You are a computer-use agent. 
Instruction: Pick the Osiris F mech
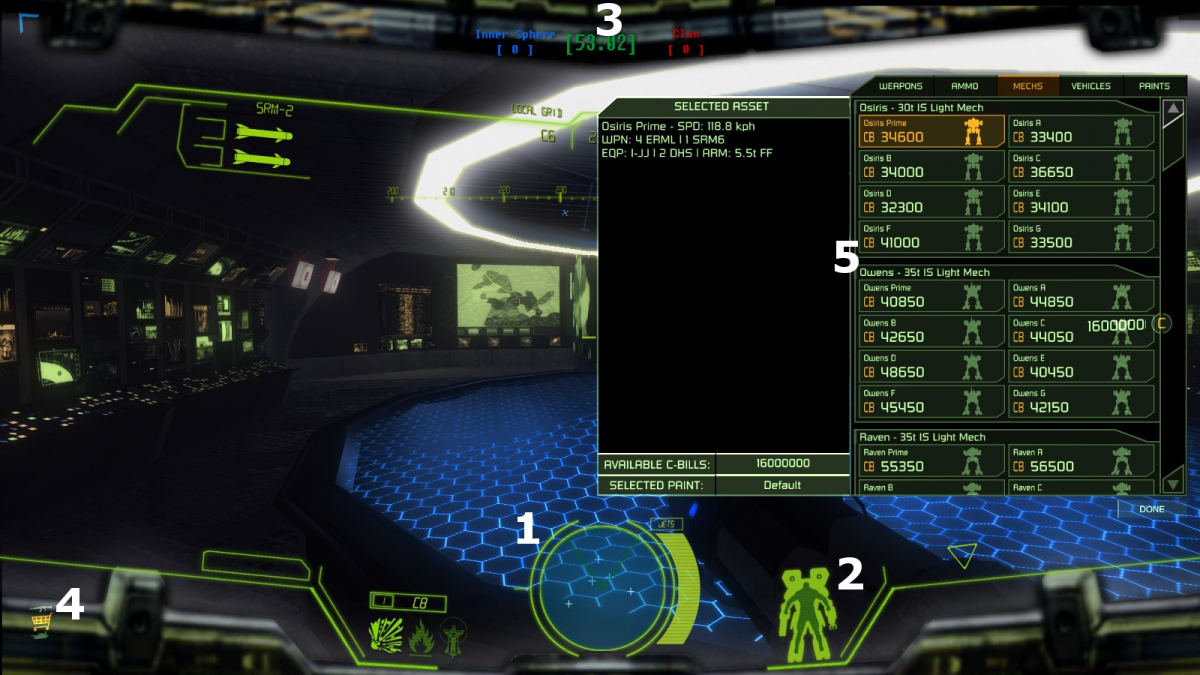[x=931, y=236]
